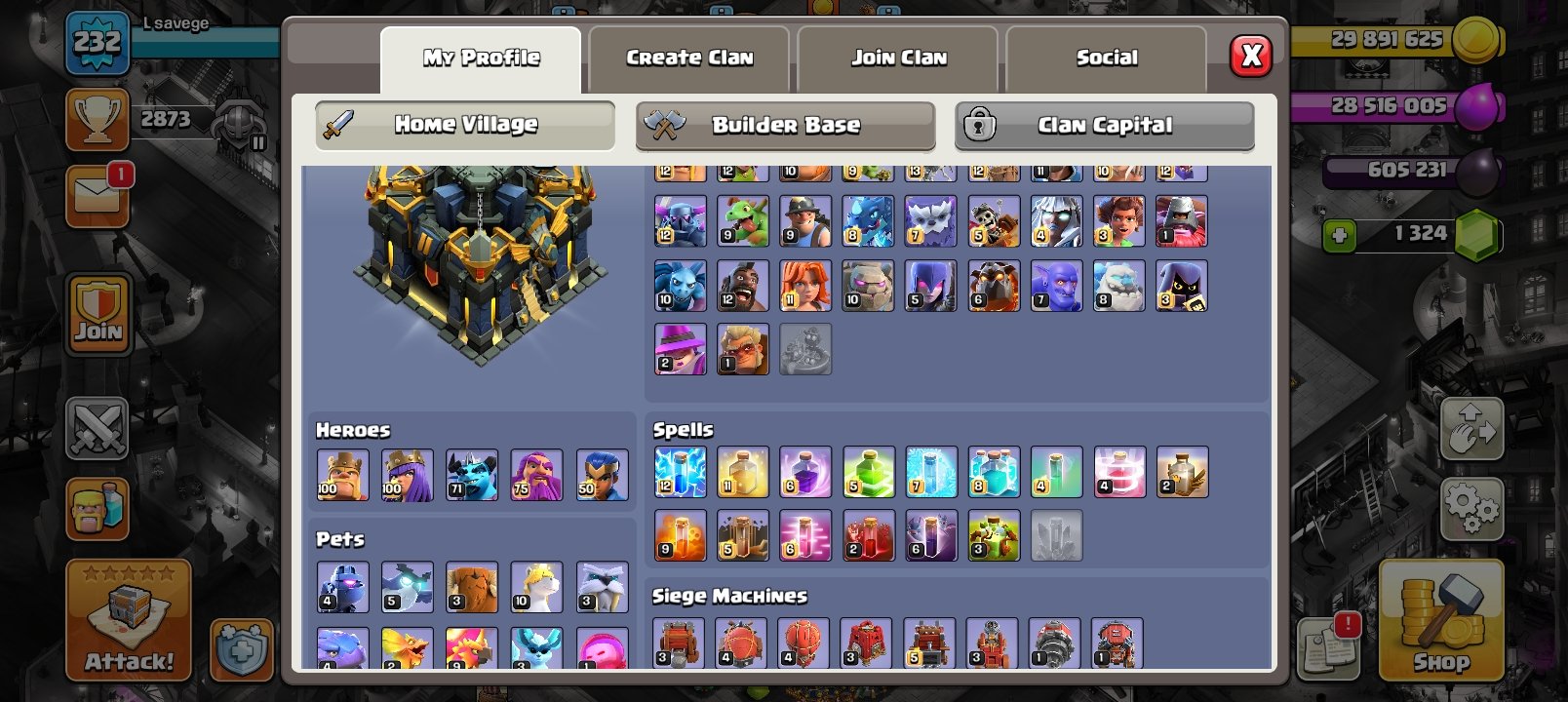Viewport: 1568px width, 702px height.
Task: Select the Wall Wrecker siege machine icon
Action: 680,643
